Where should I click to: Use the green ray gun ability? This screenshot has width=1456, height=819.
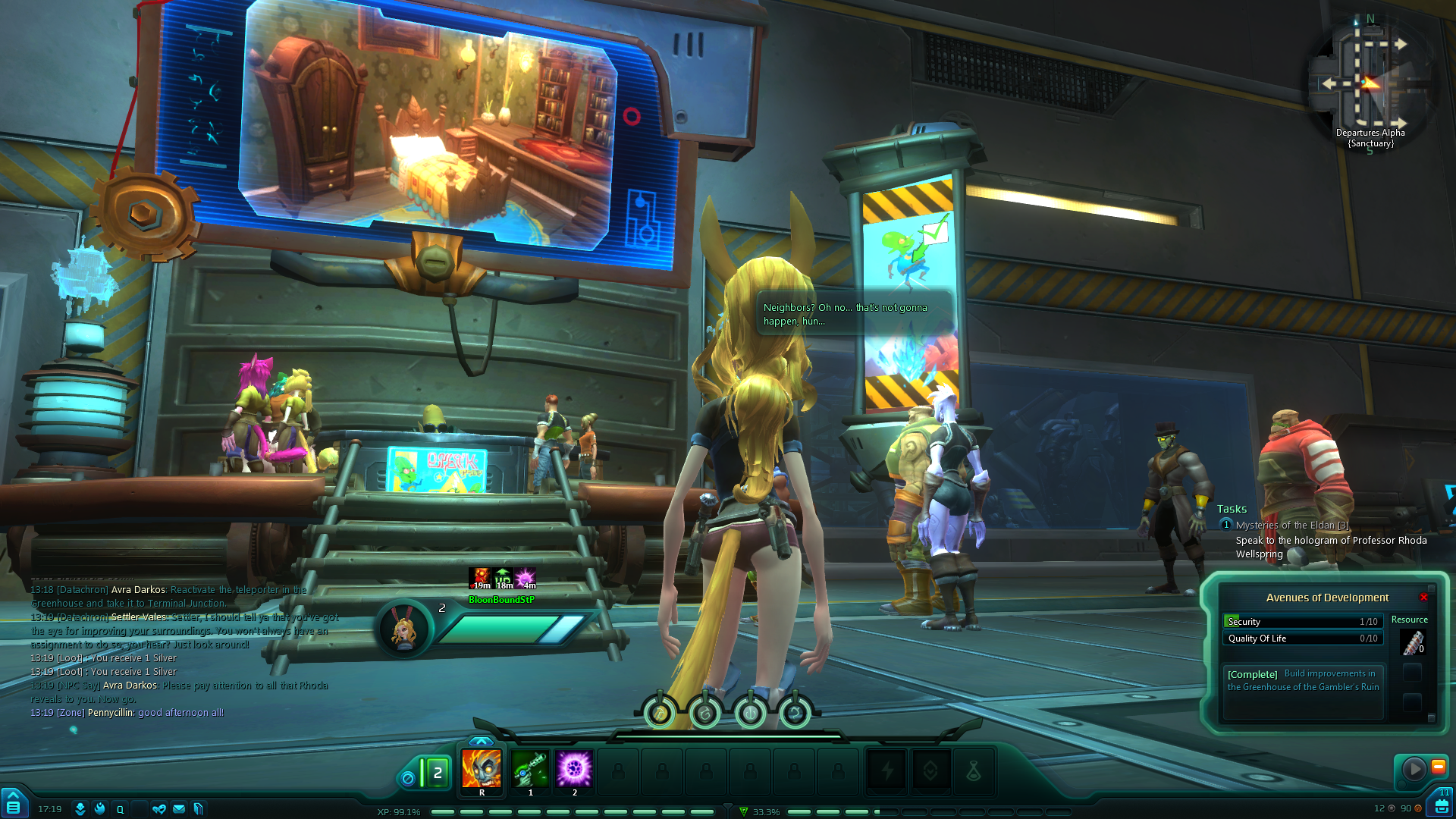coord(530,769)
